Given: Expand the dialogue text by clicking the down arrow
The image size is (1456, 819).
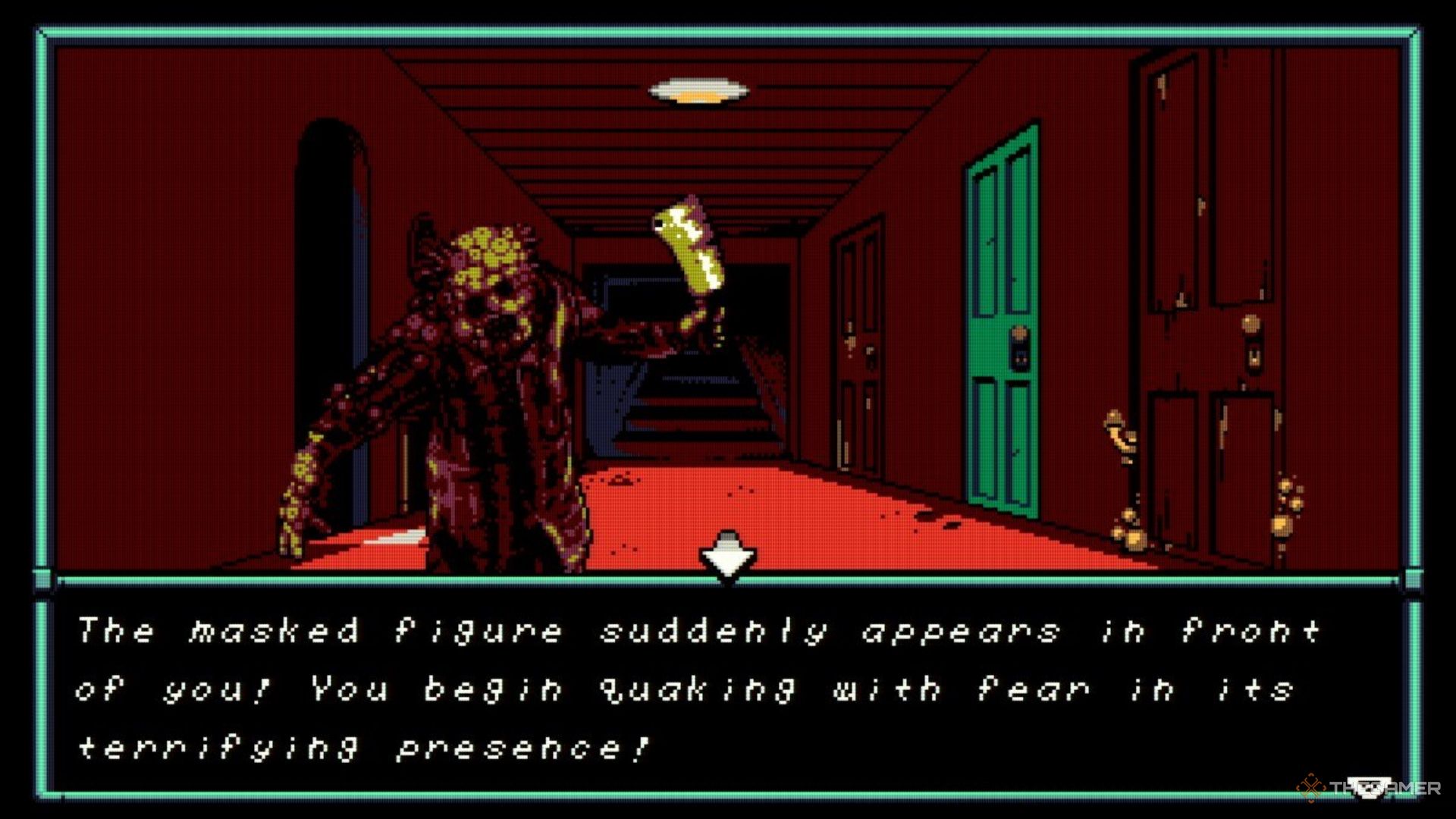Looking at the screenshot, I should [728, 559].
